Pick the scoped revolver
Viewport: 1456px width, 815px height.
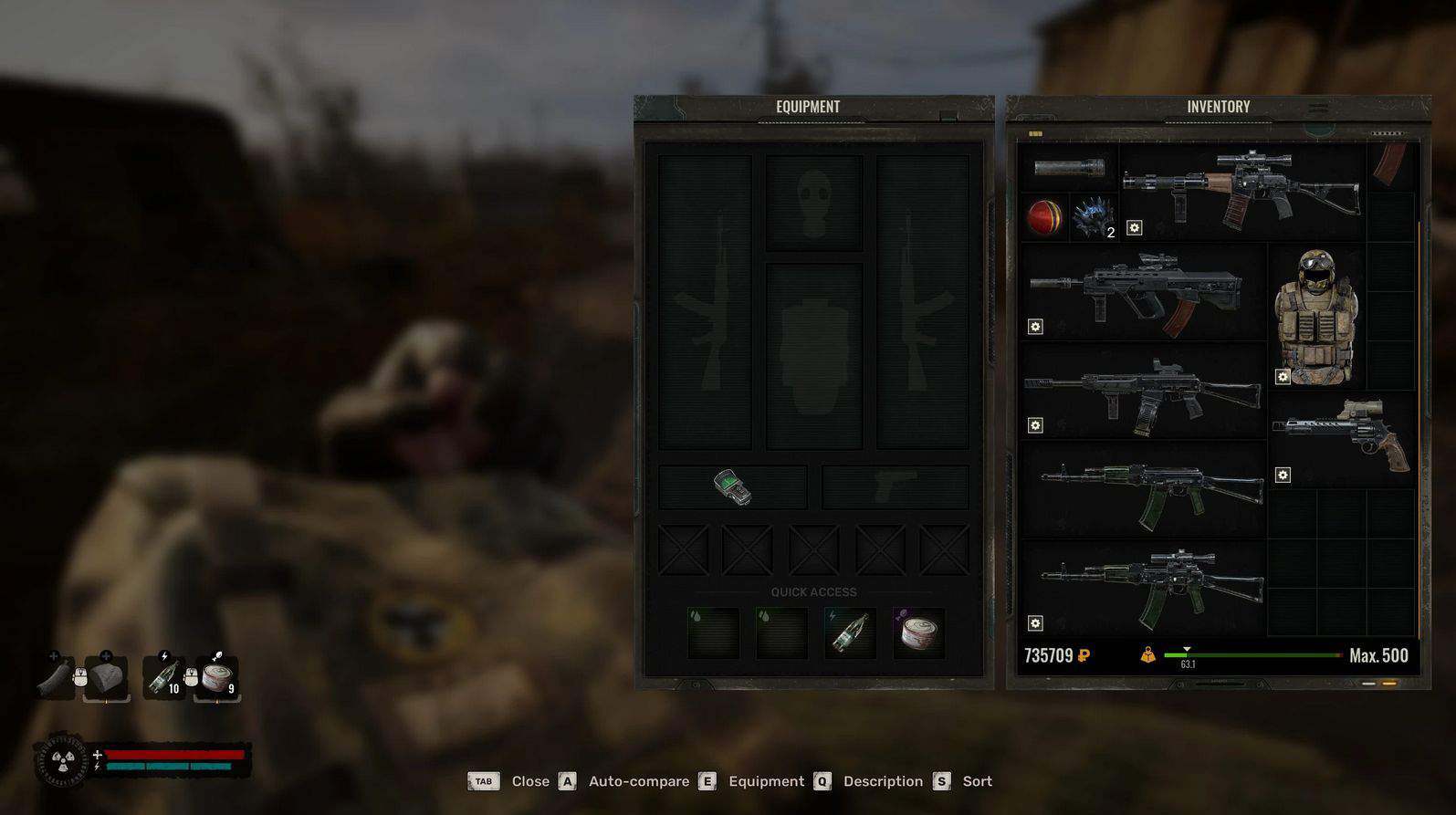(x=1342, y=435)
